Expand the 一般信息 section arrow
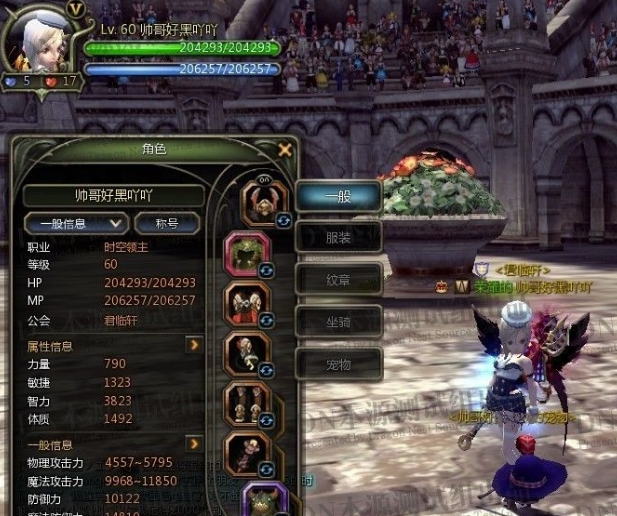This screenshot has height=516, width=617. coord(194,443)
